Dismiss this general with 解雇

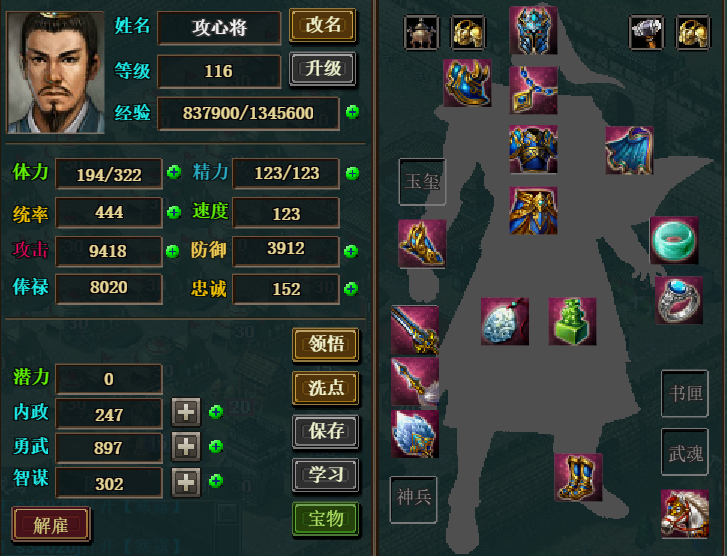coord(51,523)
